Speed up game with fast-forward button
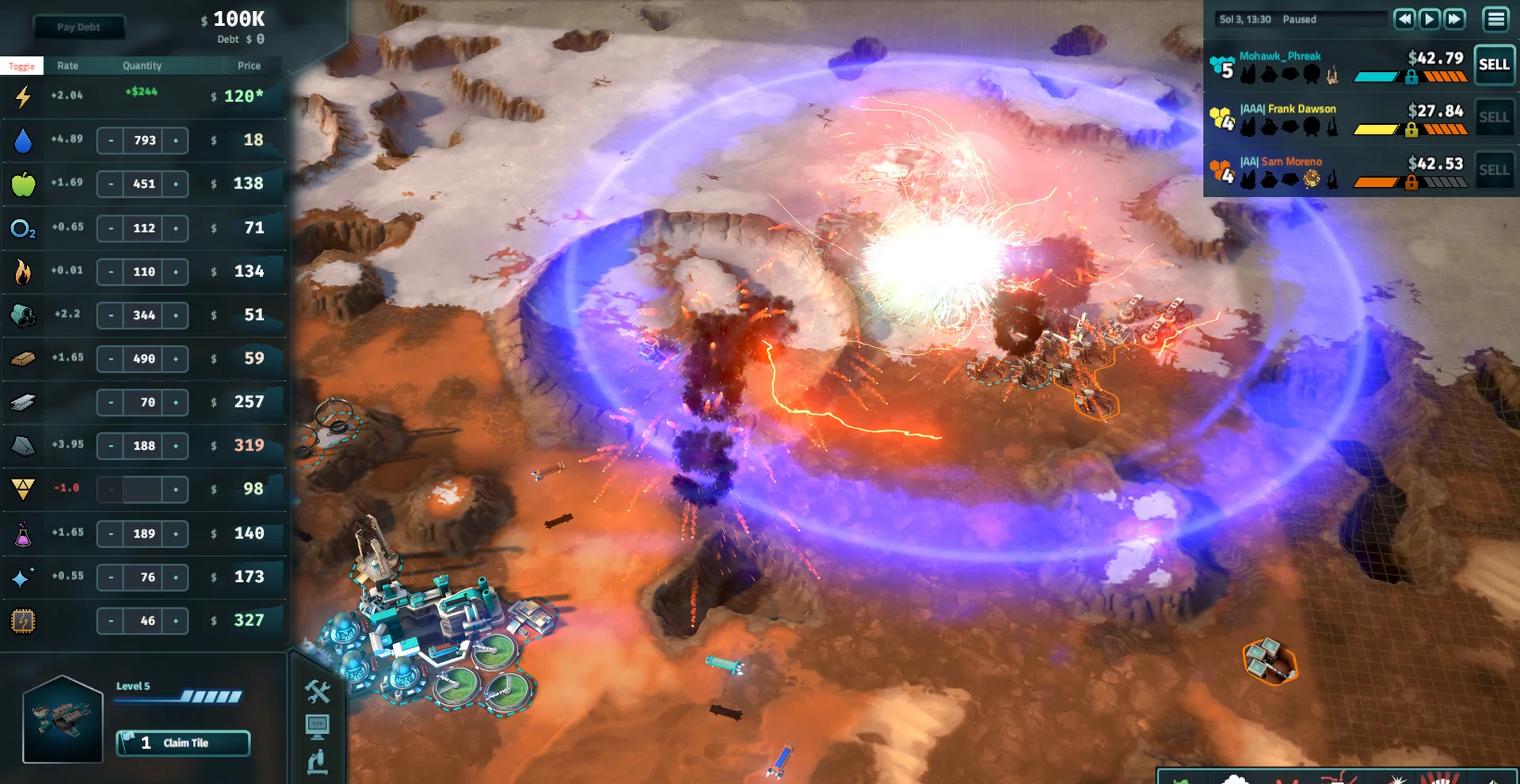Viewport: 1520px width, 784px height. (1455, 19)
